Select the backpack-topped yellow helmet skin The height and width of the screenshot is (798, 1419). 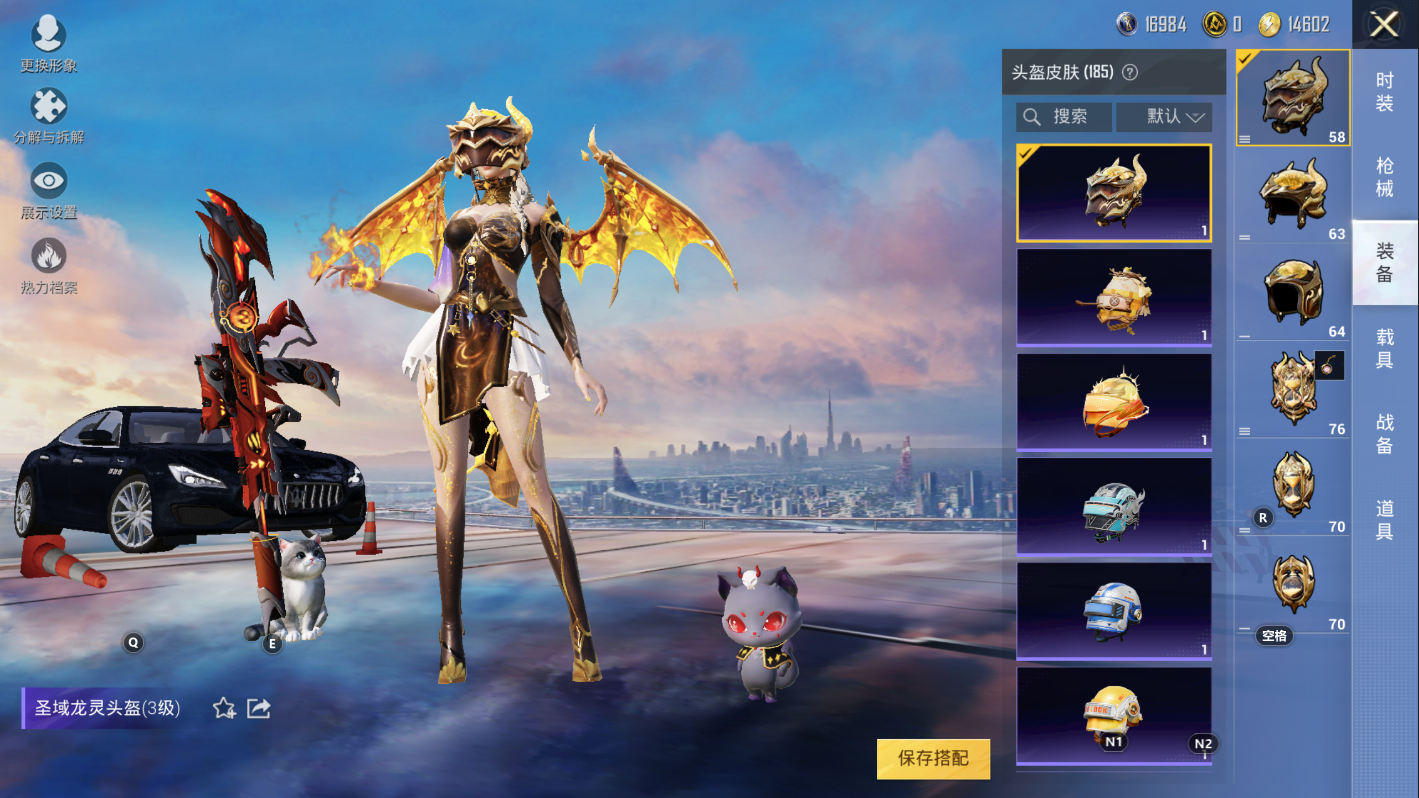pos(1113,297)
